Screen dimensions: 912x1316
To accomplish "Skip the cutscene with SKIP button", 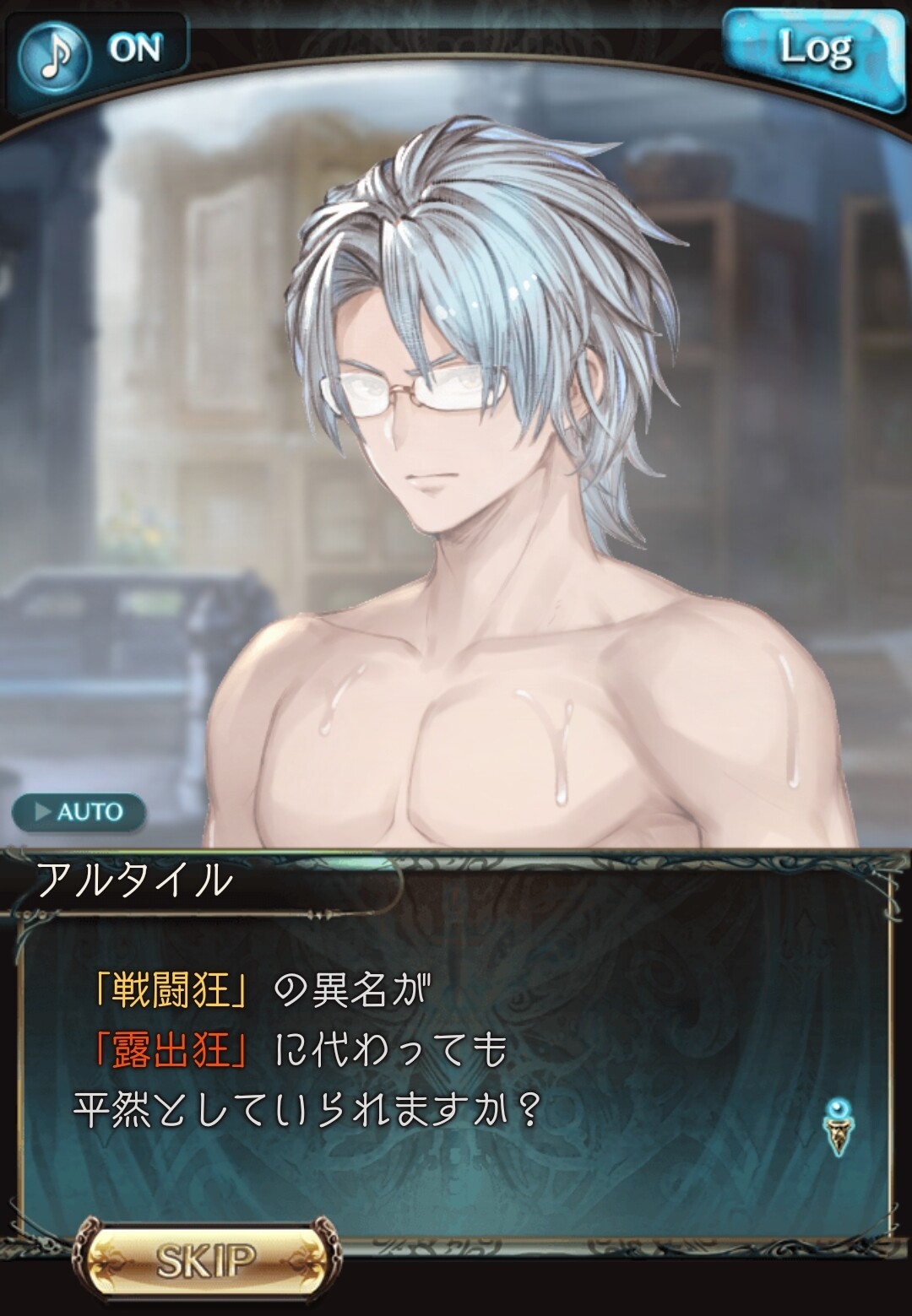I will [206, 1260].
